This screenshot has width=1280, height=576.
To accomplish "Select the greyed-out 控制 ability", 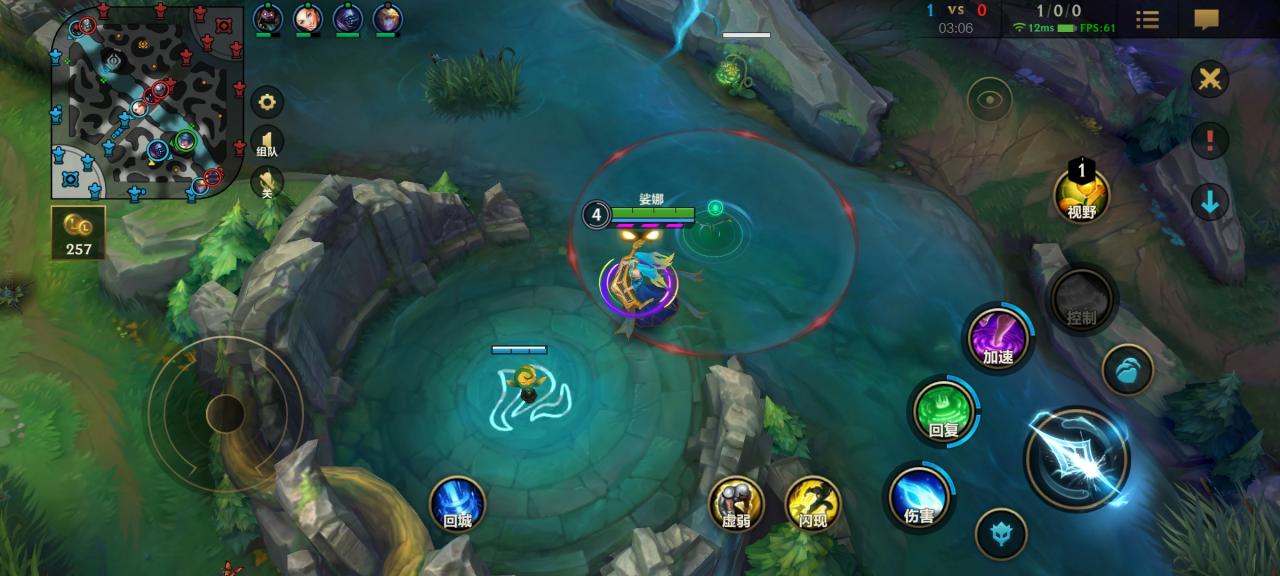I will point(1081,300).
